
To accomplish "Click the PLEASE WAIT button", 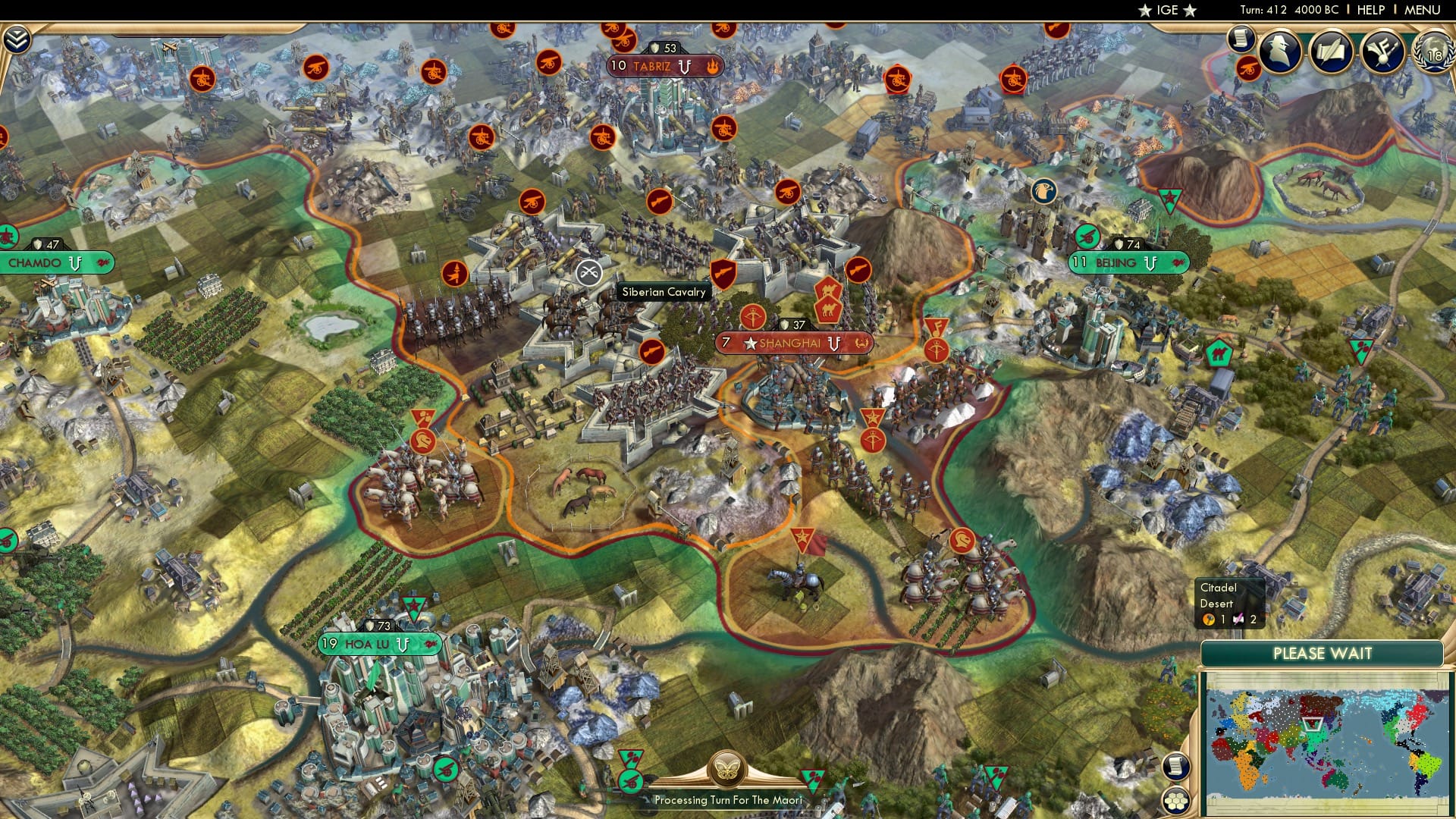I will point(1323,652).
